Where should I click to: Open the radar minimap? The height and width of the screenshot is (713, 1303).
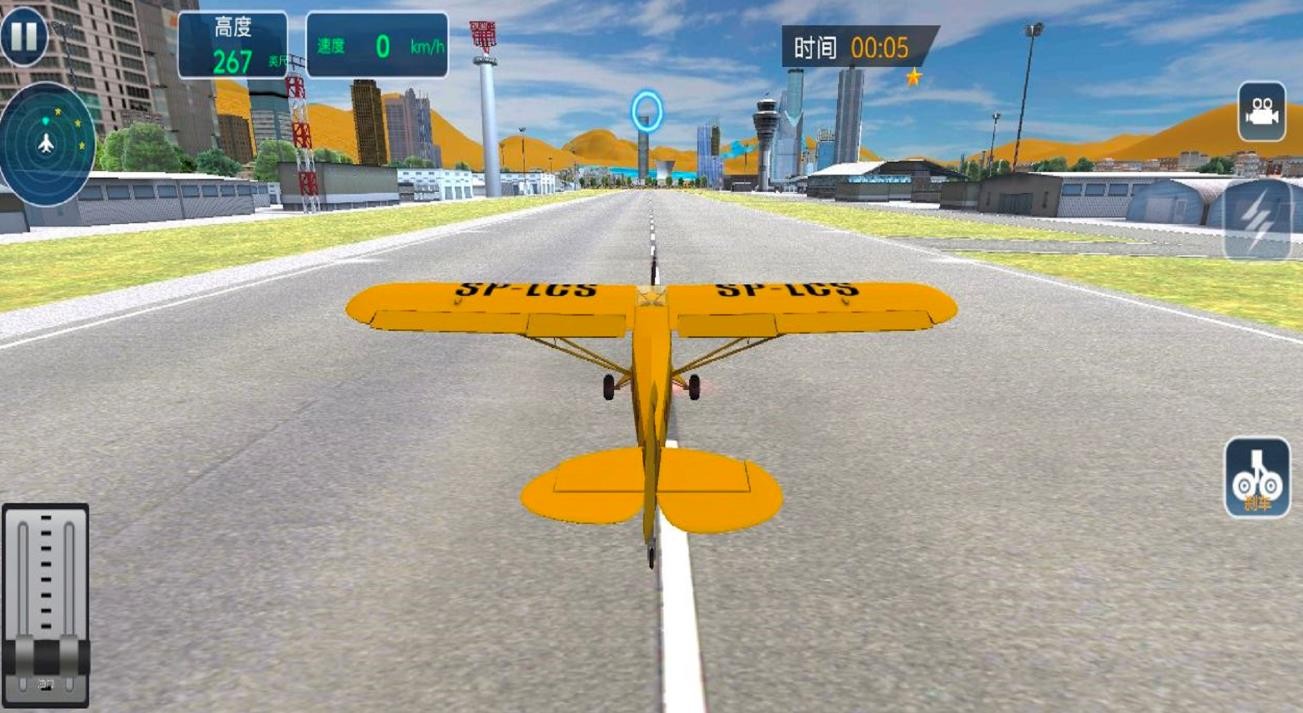(x=47, y=144)
